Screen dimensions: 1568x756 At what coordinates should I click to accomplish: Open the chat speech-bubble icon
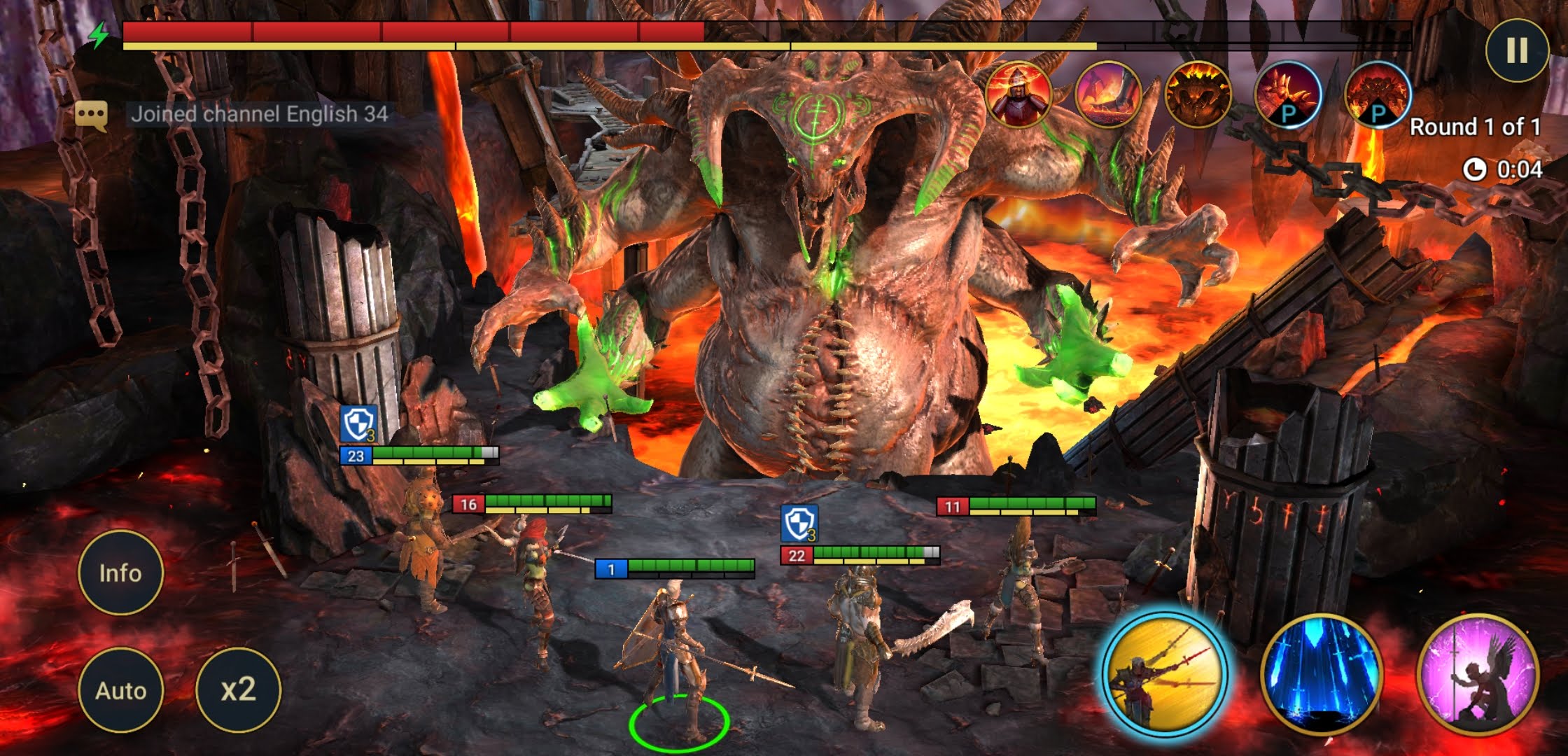[x=91, y=114]
